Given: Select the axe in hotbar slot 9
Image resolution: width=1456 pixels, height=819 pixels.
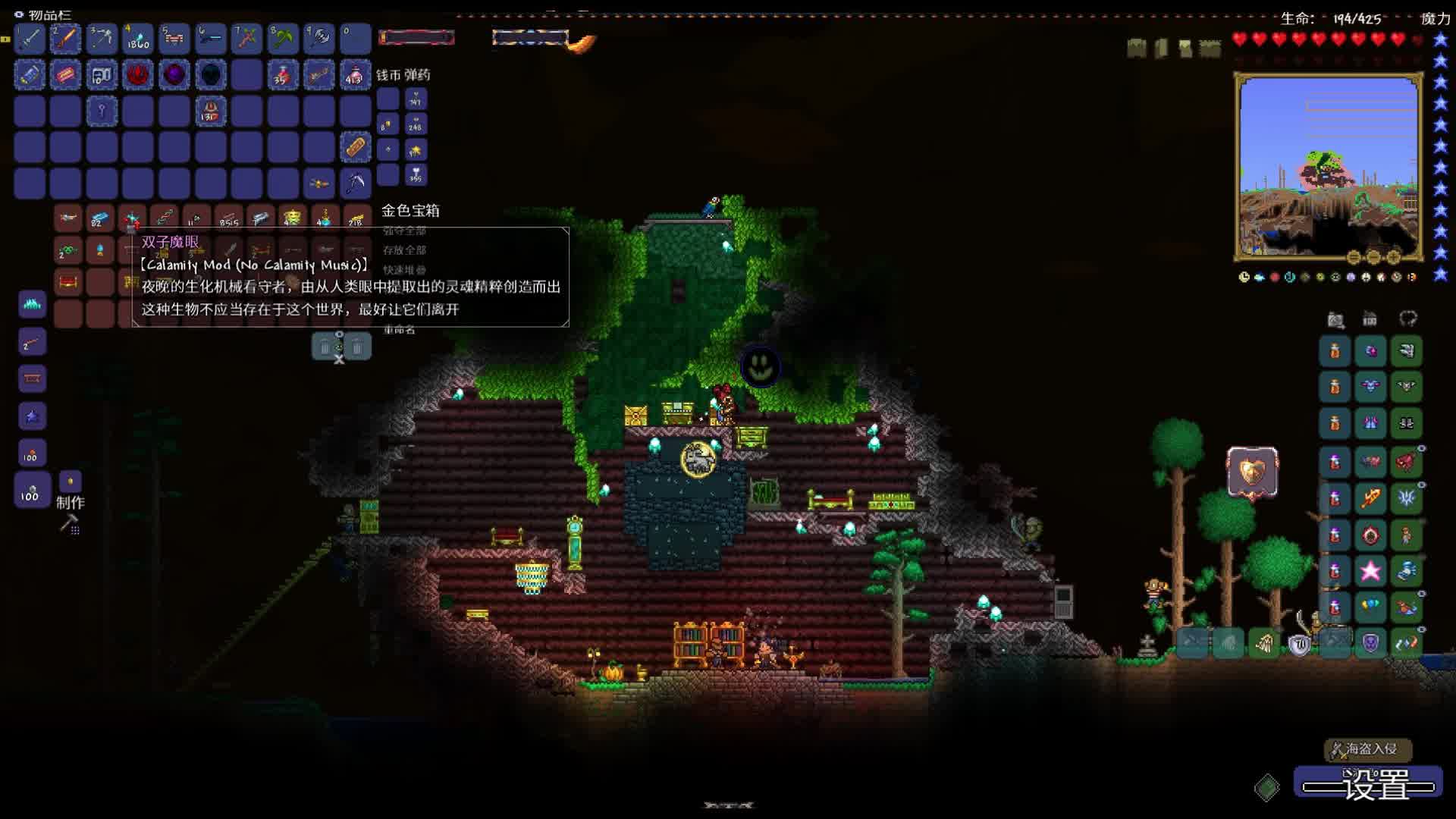Looking at the screenshot, I should click(319, 38).
